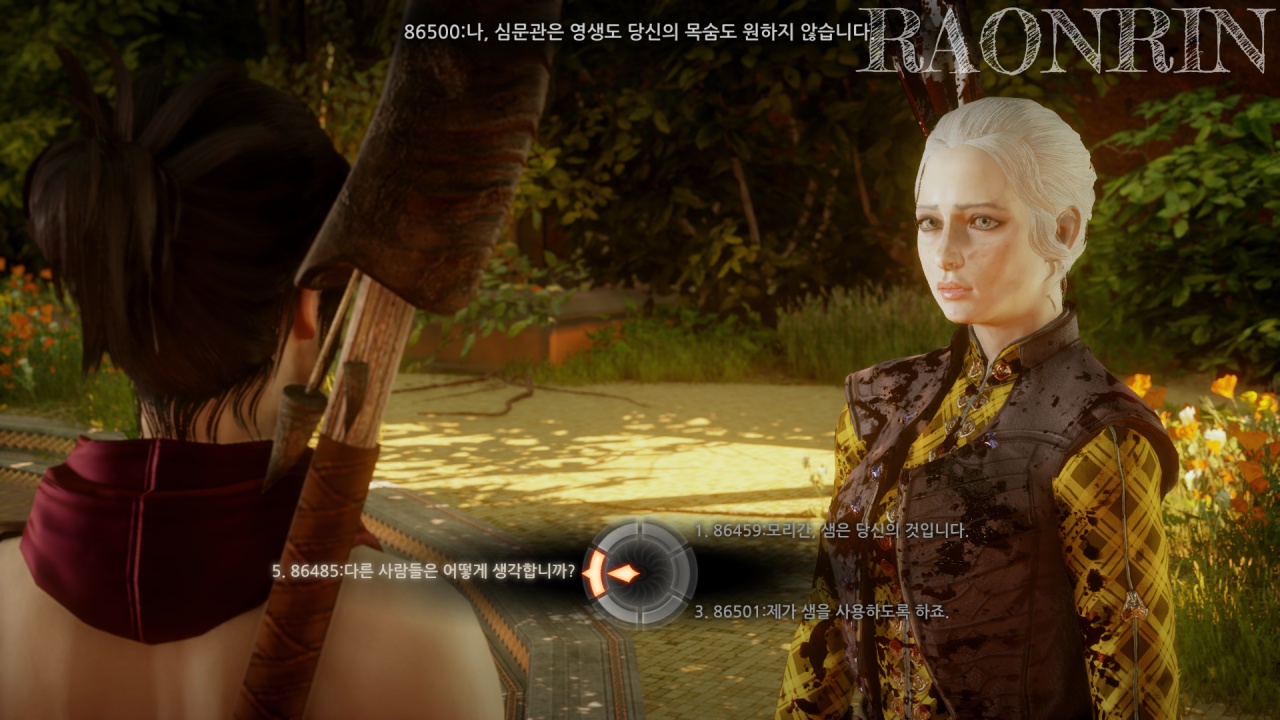Image resolution: width=1280 pixels, height=720 pixels.
Task: Select option 5 asking what others think
Action: coord(424,572)
